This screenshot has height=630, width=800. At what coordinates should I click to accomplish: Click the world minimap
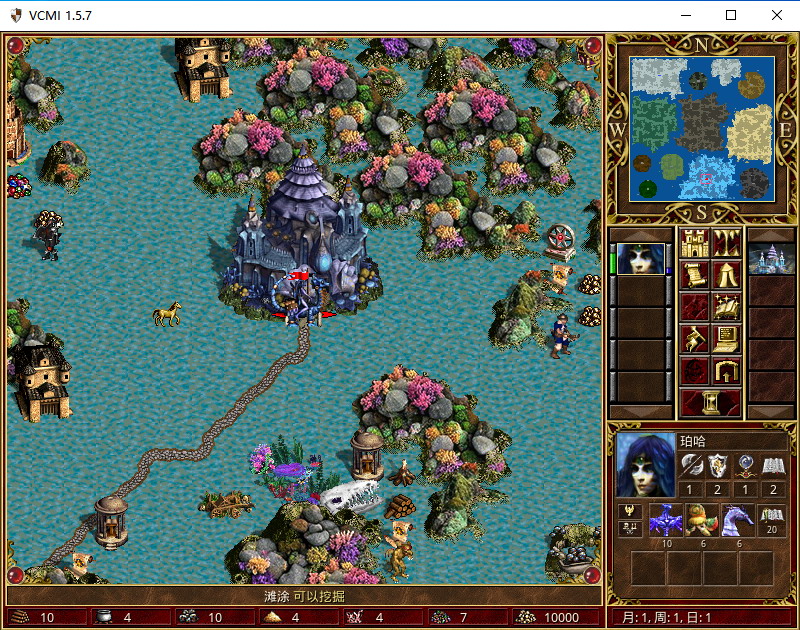pos(702,128)
